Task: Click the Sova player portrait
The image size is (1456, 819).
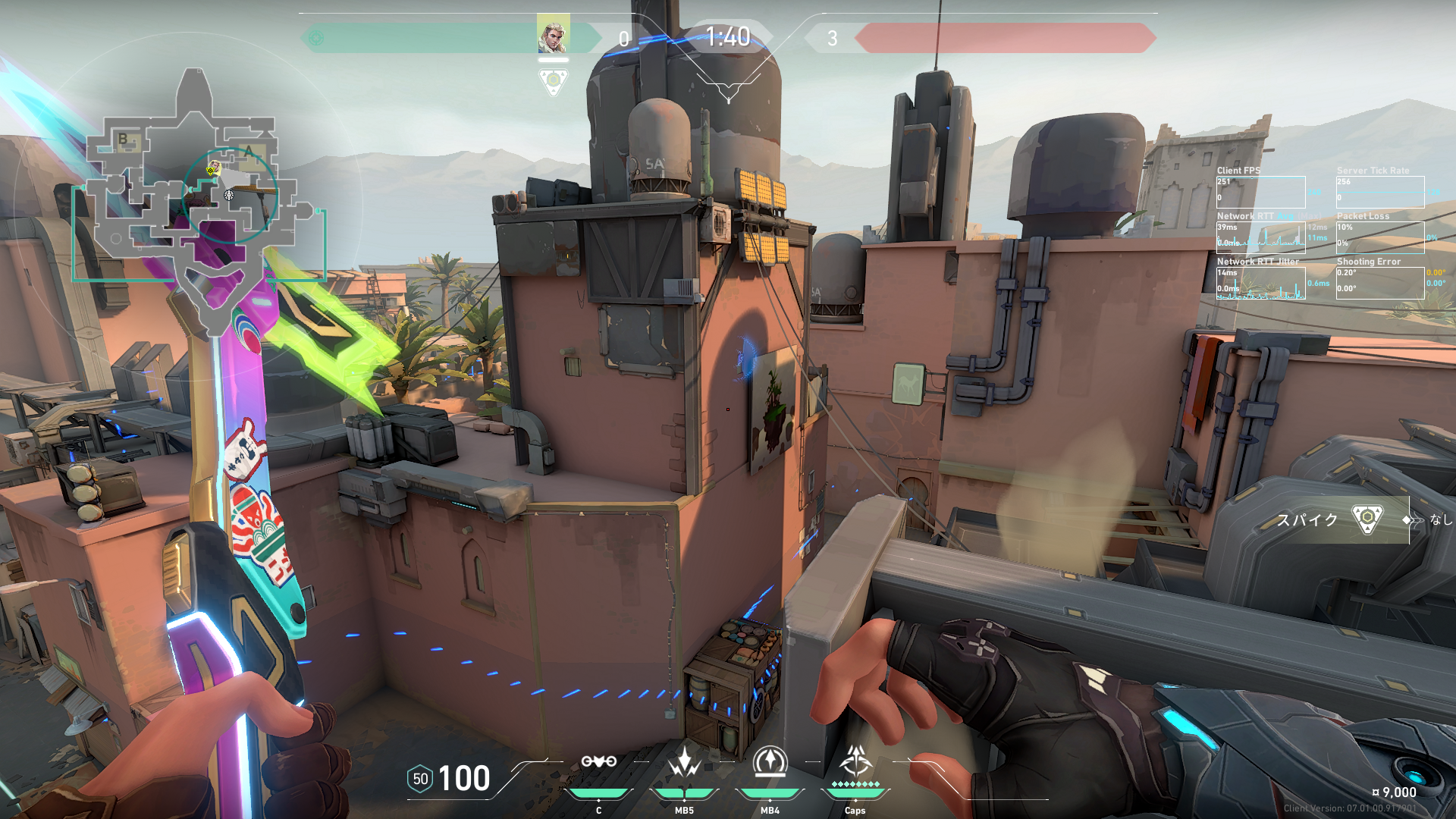Action: point(553,36)
